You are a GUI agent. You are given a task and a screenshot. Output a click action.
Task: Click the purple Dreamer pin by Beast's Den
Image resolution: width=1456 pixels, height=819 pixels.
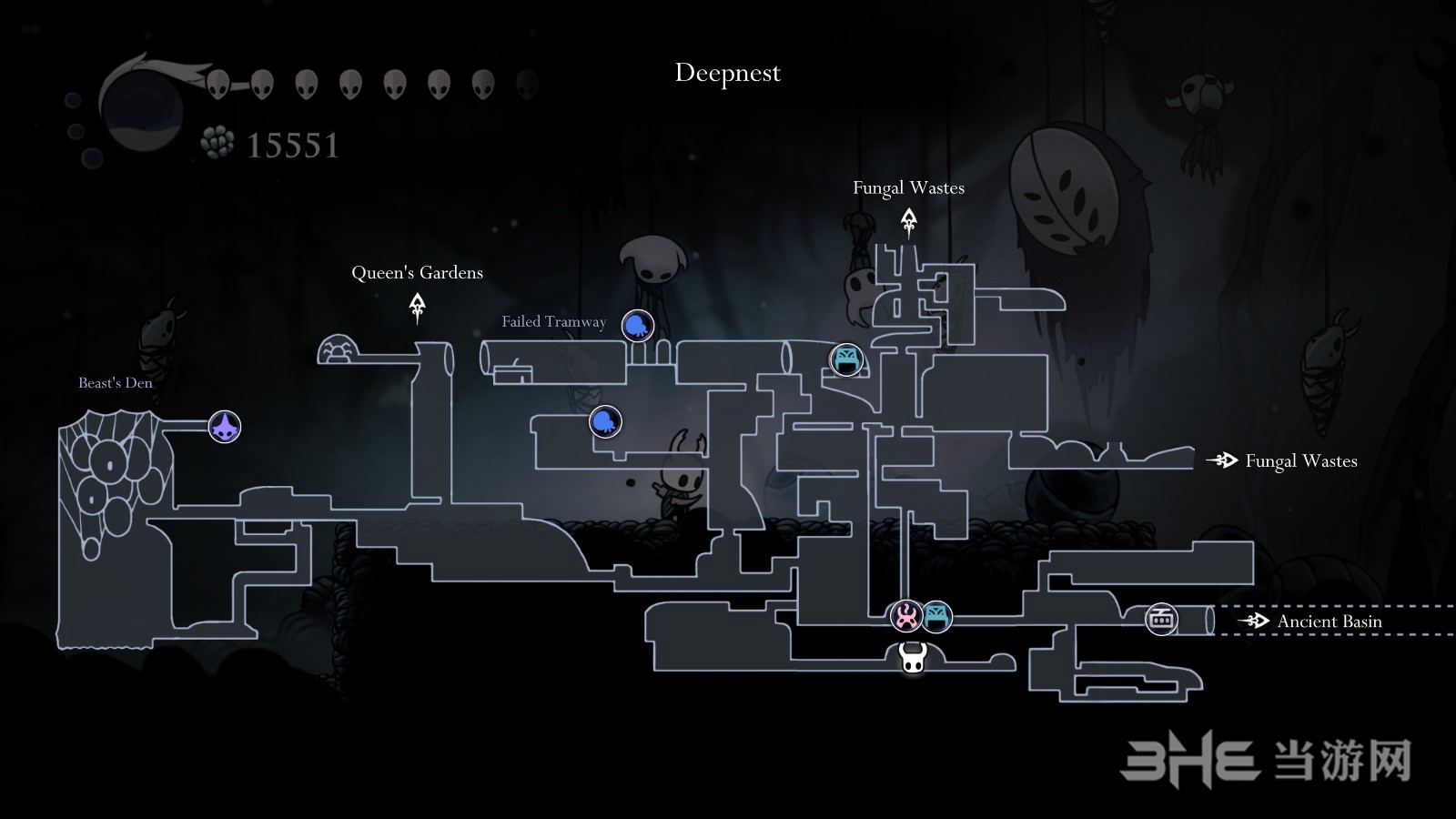(x=225, y=426)
